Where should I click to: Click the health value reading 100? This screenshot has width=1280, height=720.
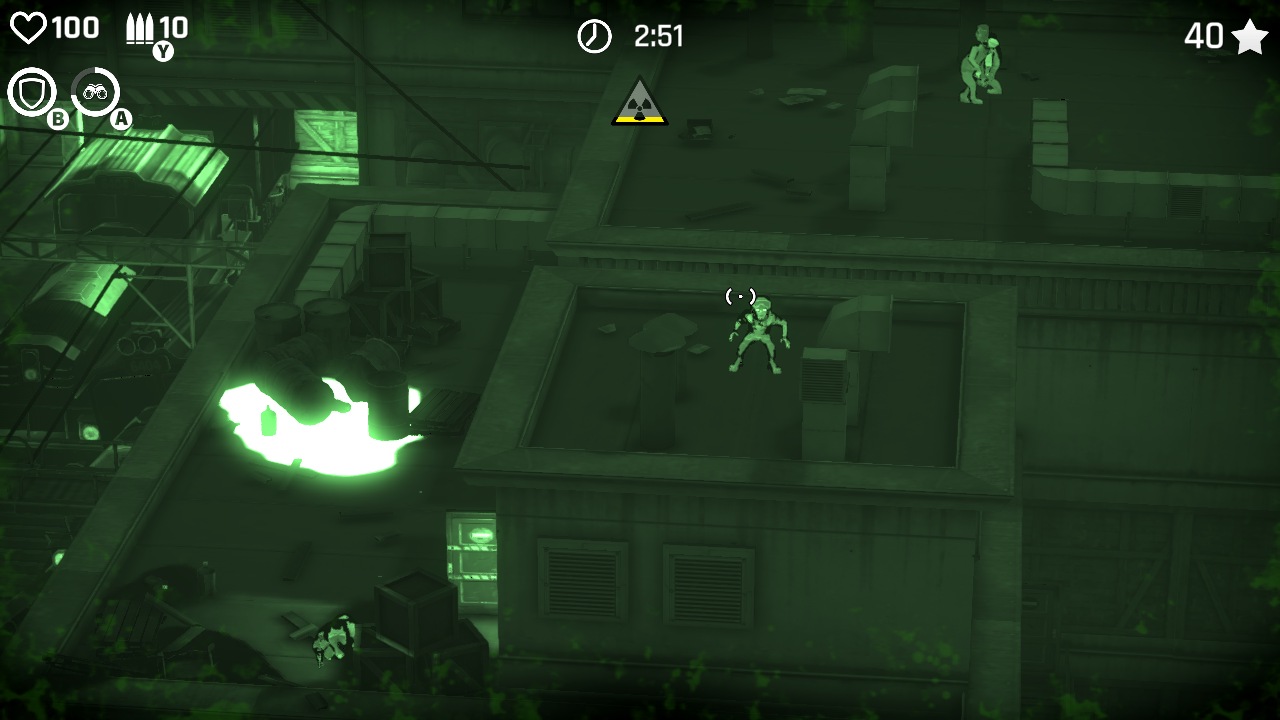coord(75,27)
